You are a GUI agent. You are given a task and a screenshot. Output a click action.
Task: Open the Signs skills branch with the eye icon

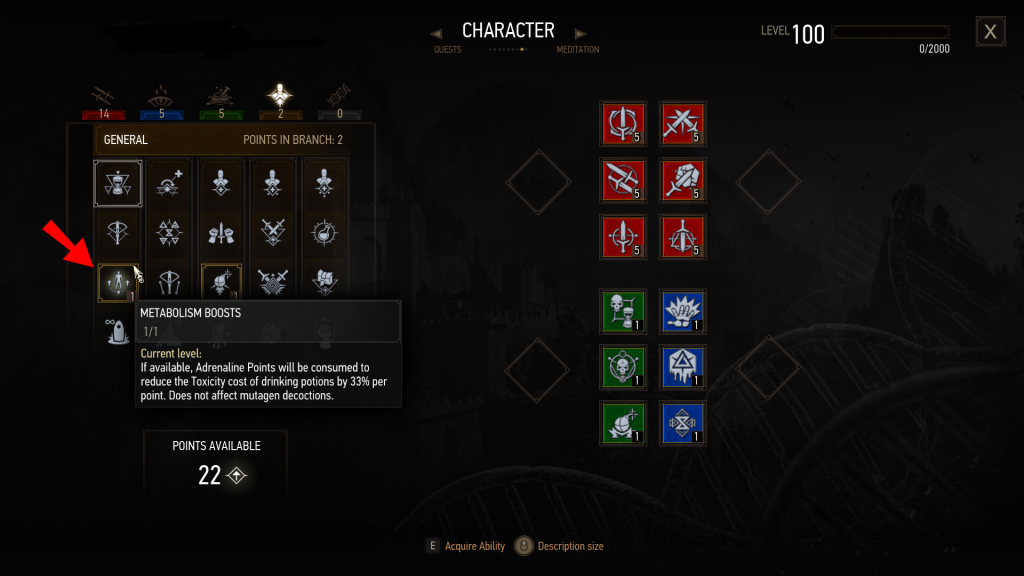coord(162,97)
